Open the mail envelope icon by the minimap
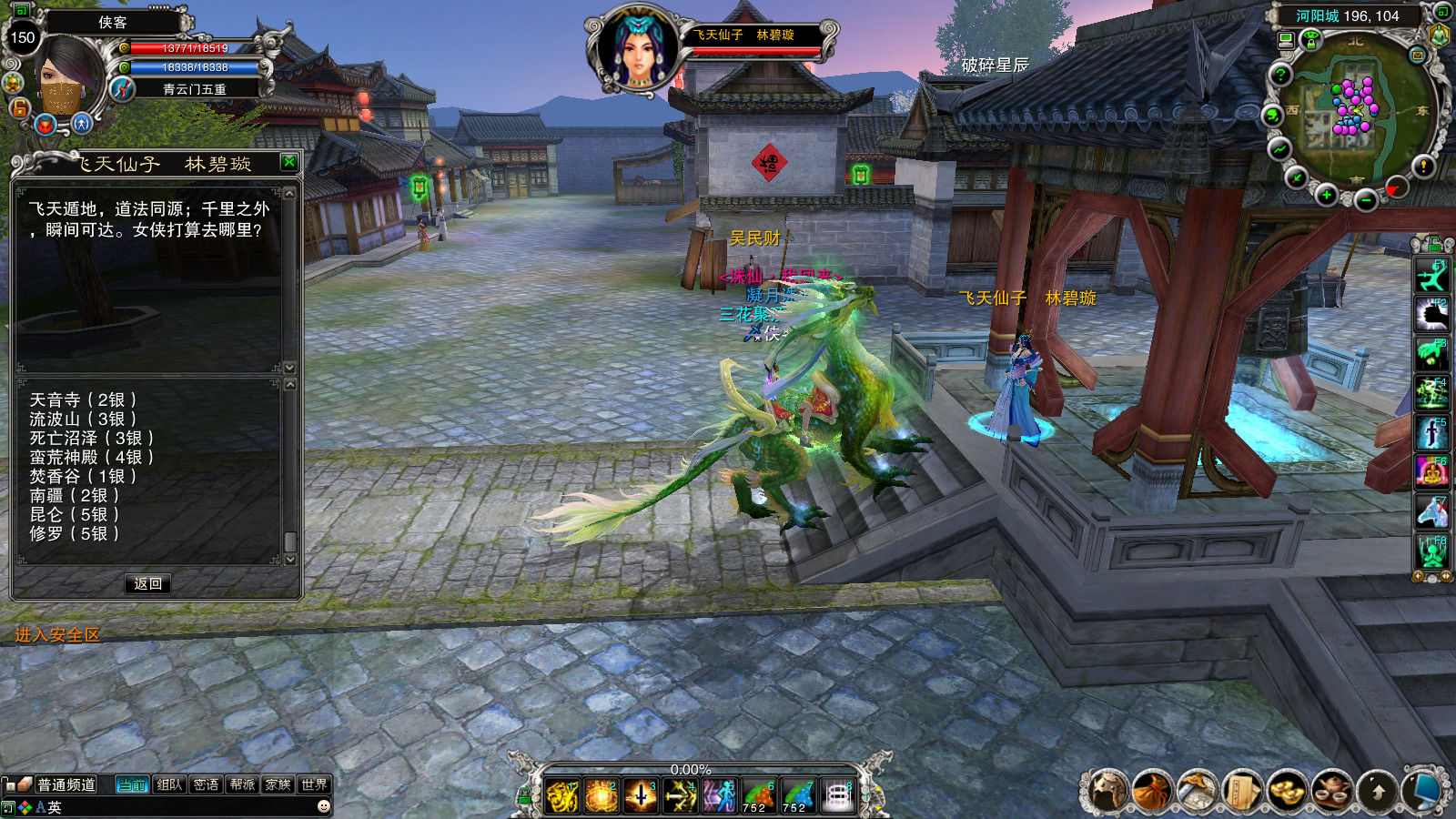 click(1417, 56)
